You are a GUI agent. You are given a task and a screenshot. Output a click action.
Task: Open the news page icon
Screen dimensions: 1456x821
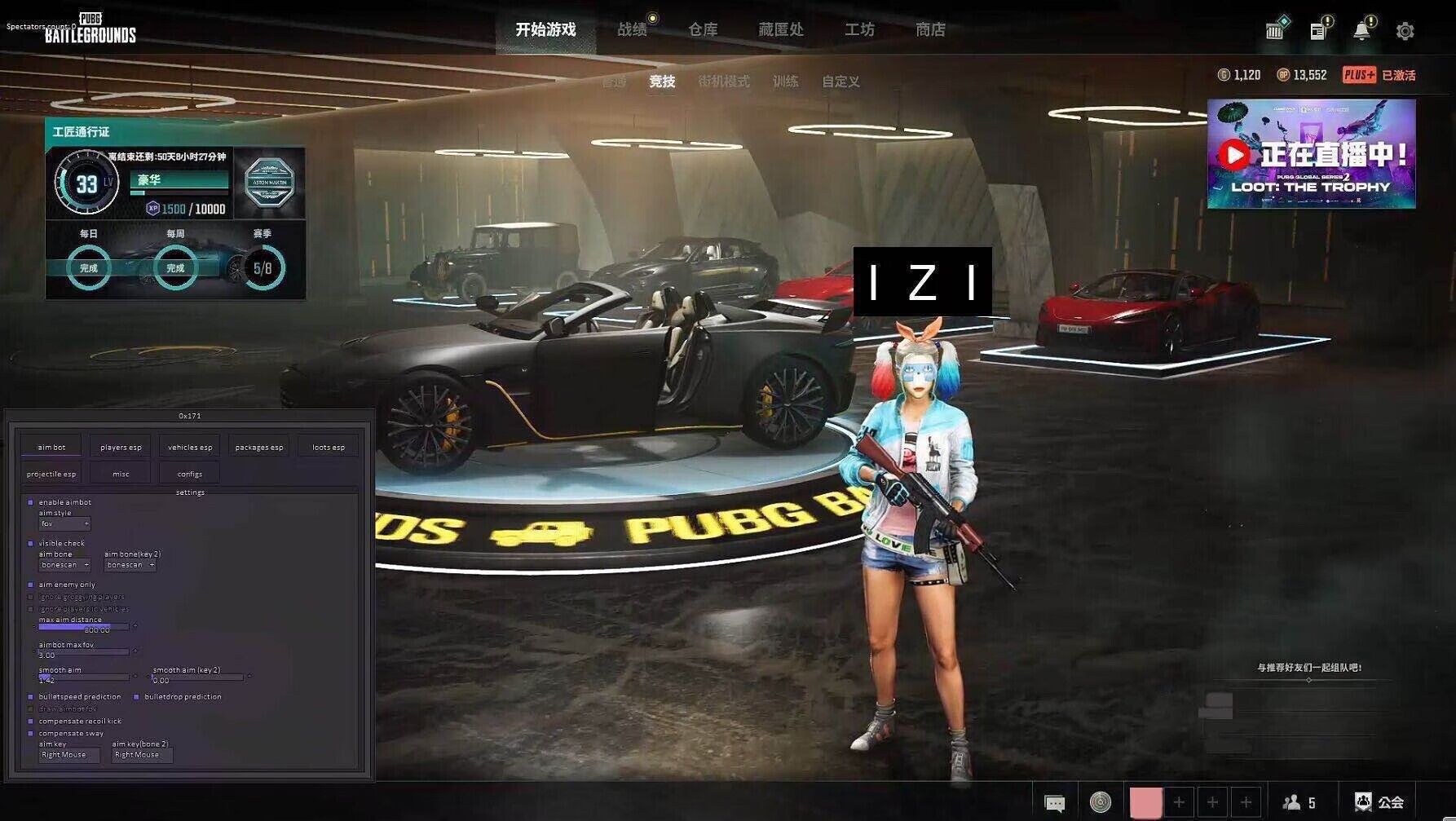coord(1317,31)
